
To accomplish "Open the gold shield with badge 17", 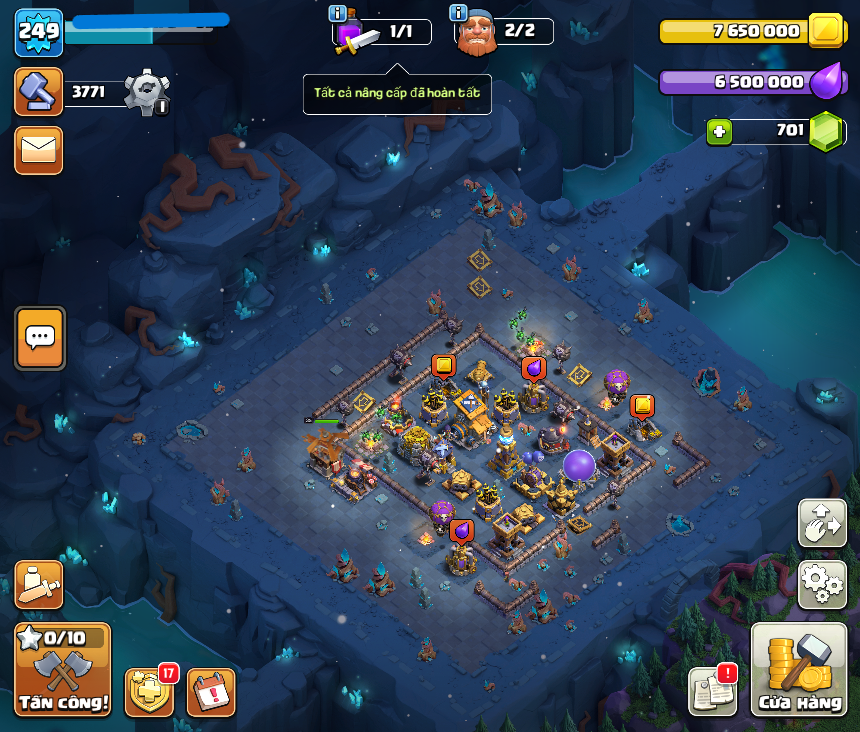I will click(x=149, y=692).
